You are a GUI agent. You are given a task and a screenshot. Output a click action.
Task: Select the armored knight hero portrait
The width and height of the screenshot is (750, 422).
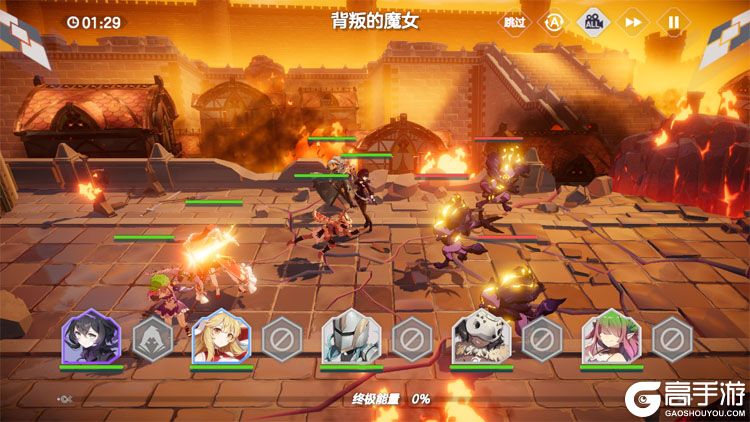351,337
